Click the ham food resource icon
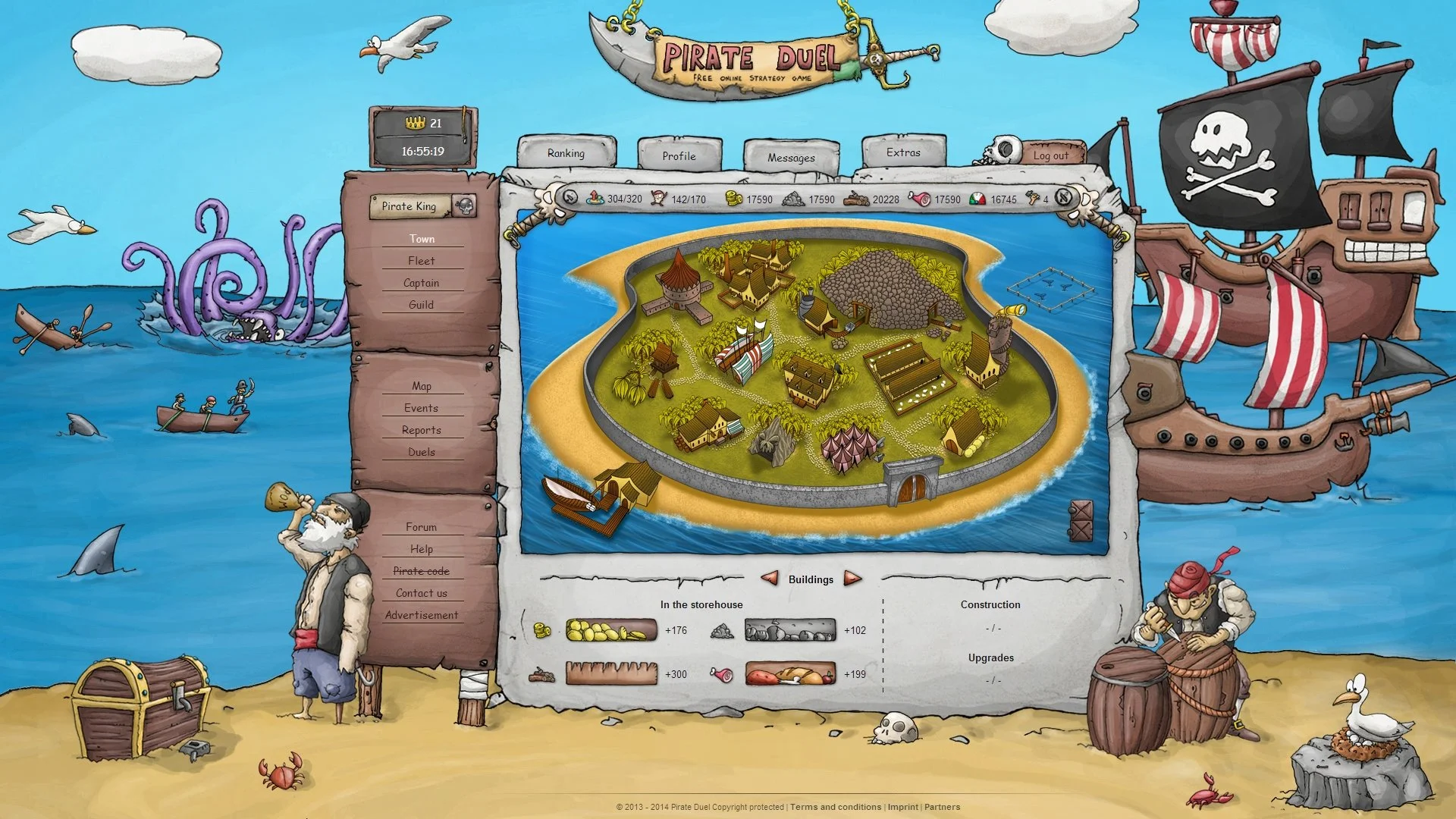The image size is (1456, 819). 919,199
